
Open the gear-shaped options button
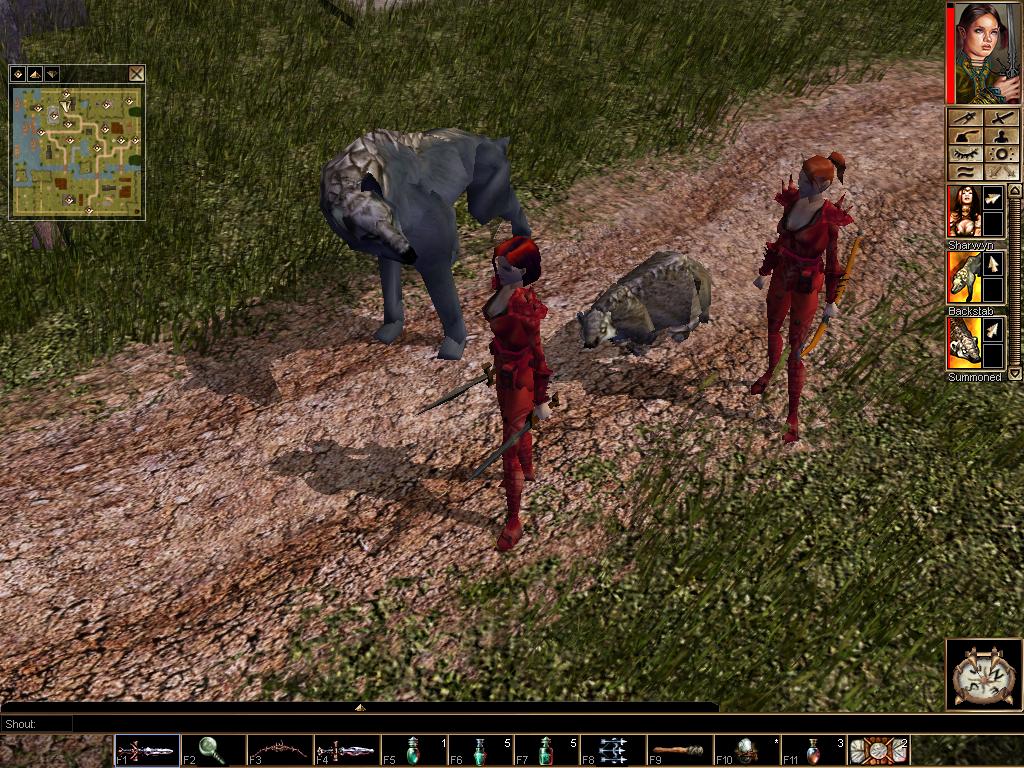click(1001, 154)
